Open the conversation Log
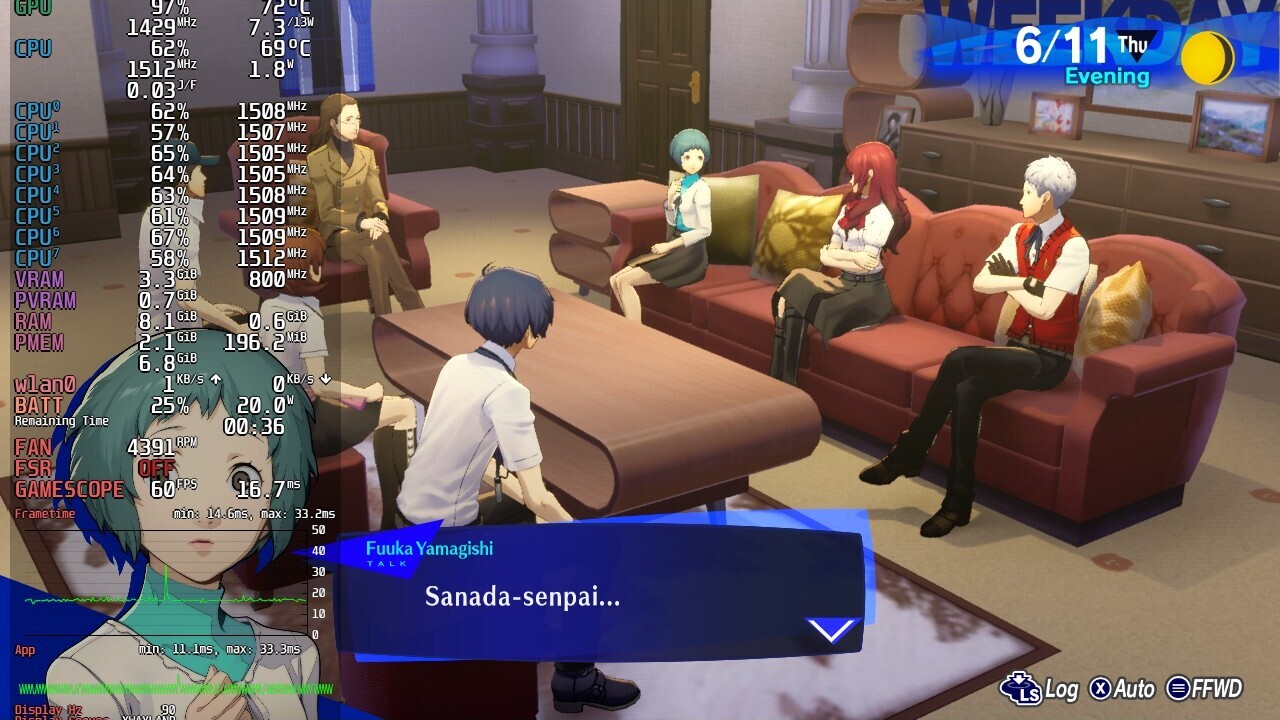 coord(1041,689)
